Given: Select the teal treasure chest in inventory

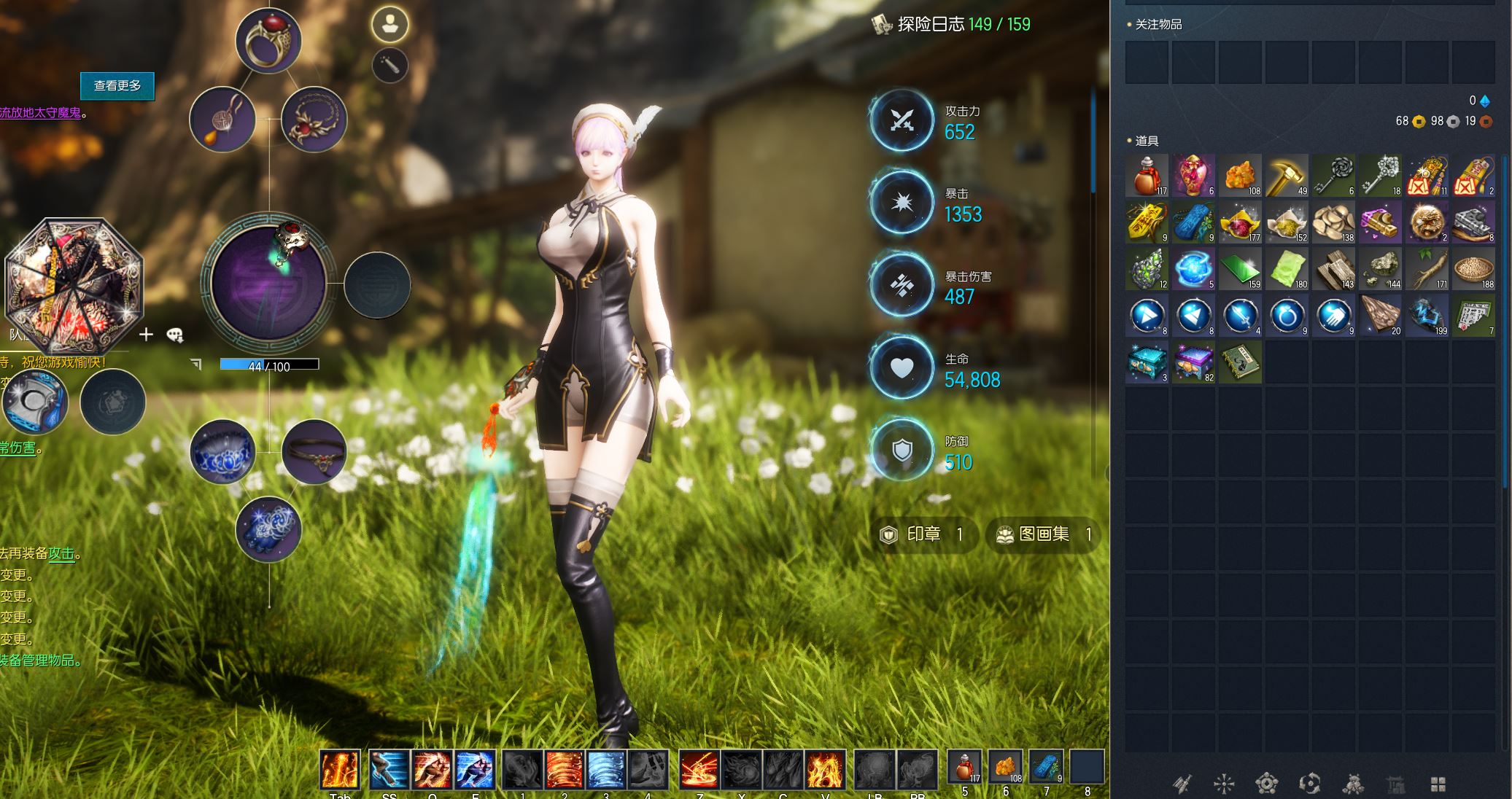Looking at the screenshot, I should (1147, 362).
